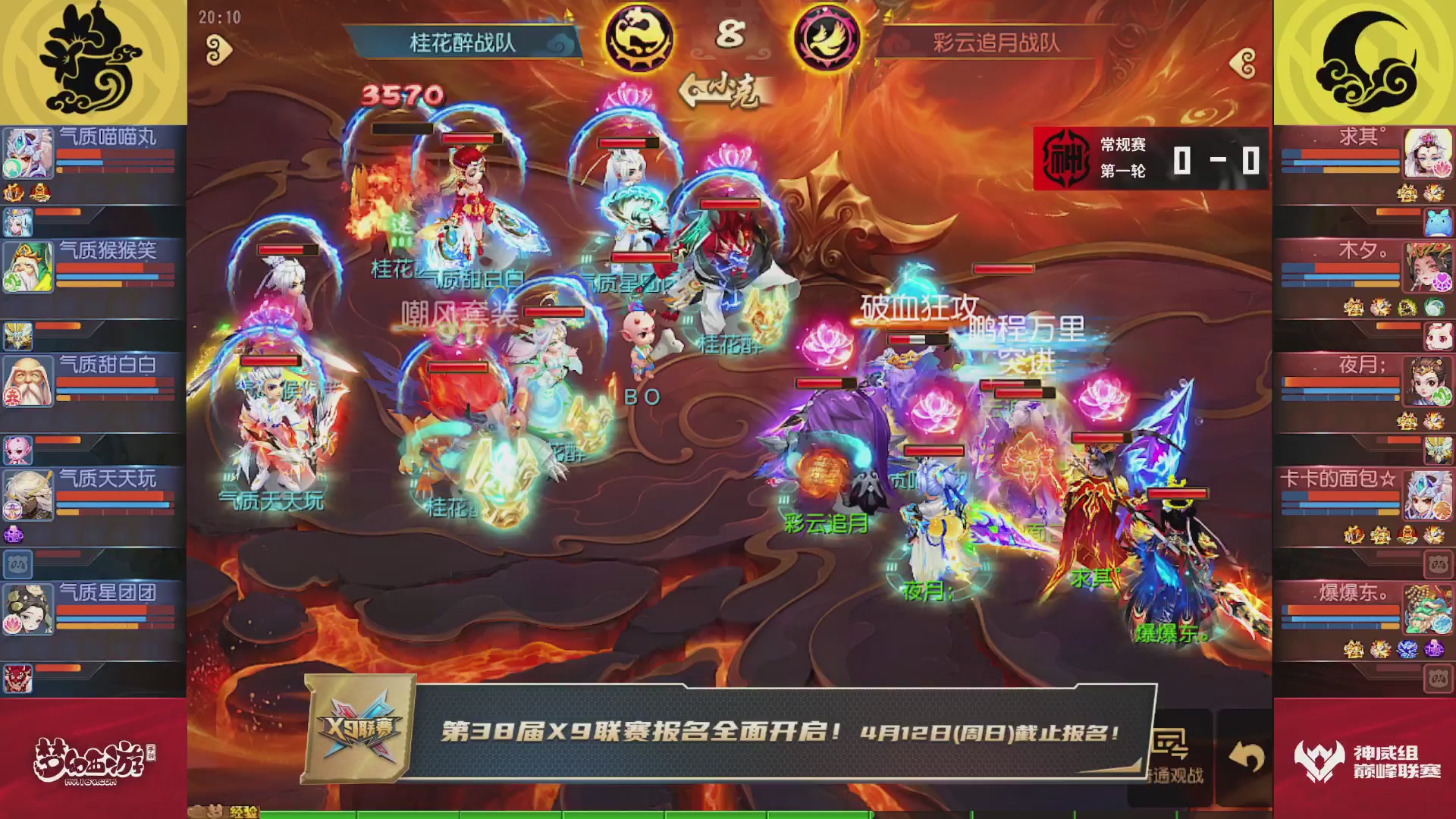The image size is (1456, 819).
Task: Select the blue pet icon beside 求其° portrait
Action: (x=1437, y=224)
